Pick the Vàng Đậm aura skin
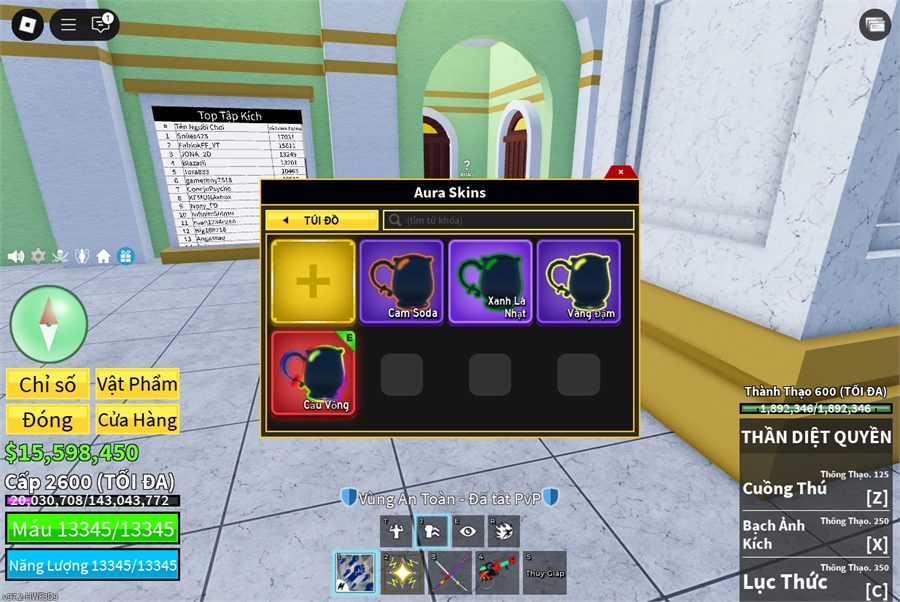 click(578, 281)
